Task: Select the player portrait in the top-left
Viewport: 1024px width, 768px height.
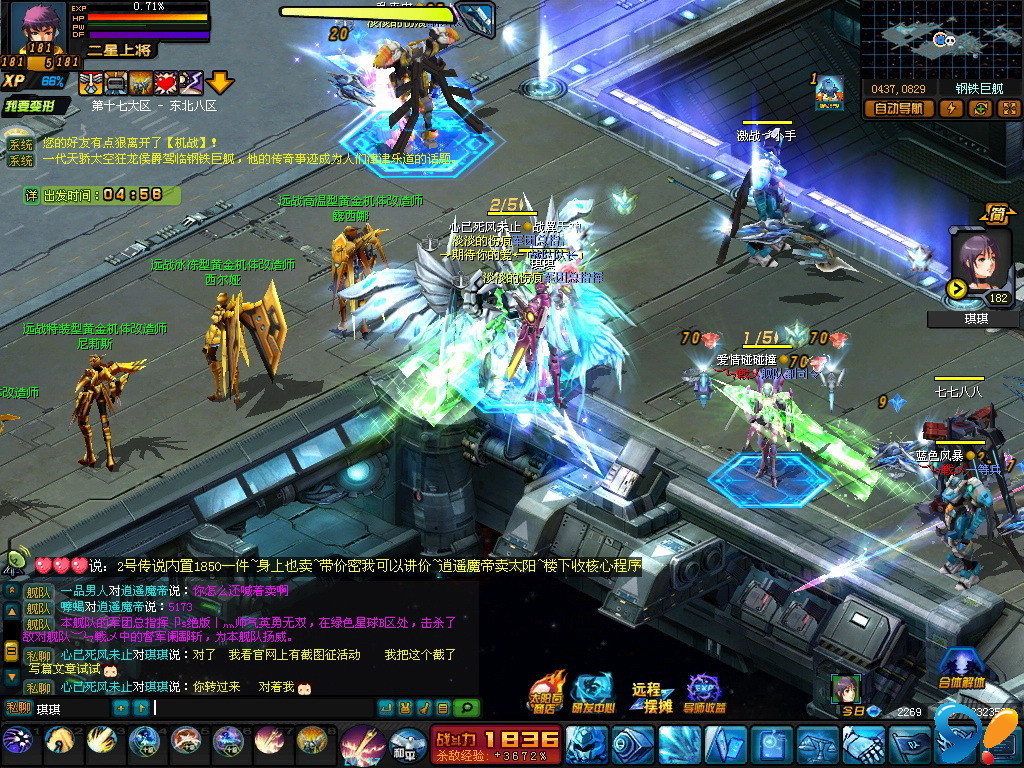Action: (39, 27)
